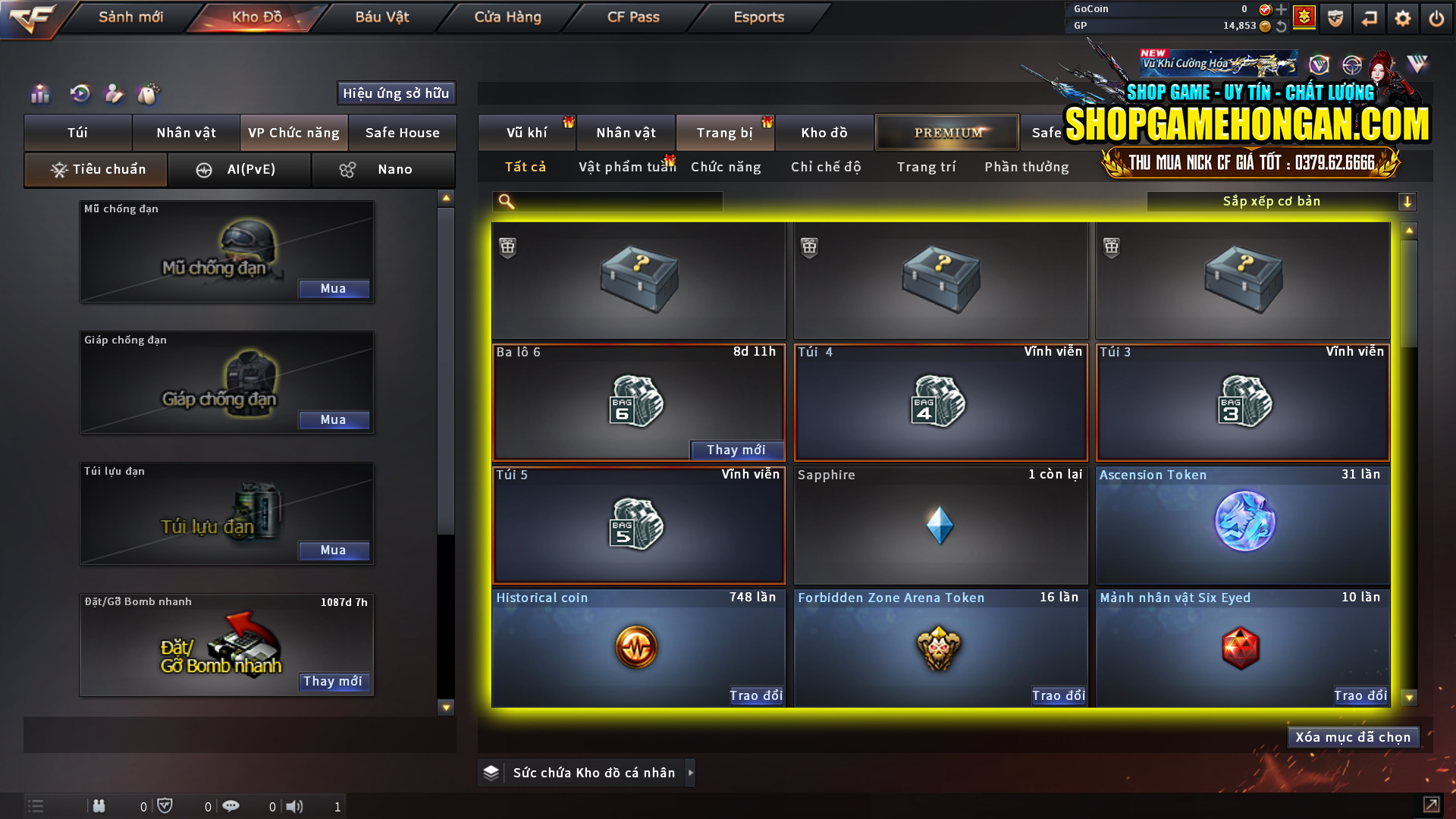Click the yellow down arrow beside the sort bar
The image size is (1456, 819).
coord(1408,201)
